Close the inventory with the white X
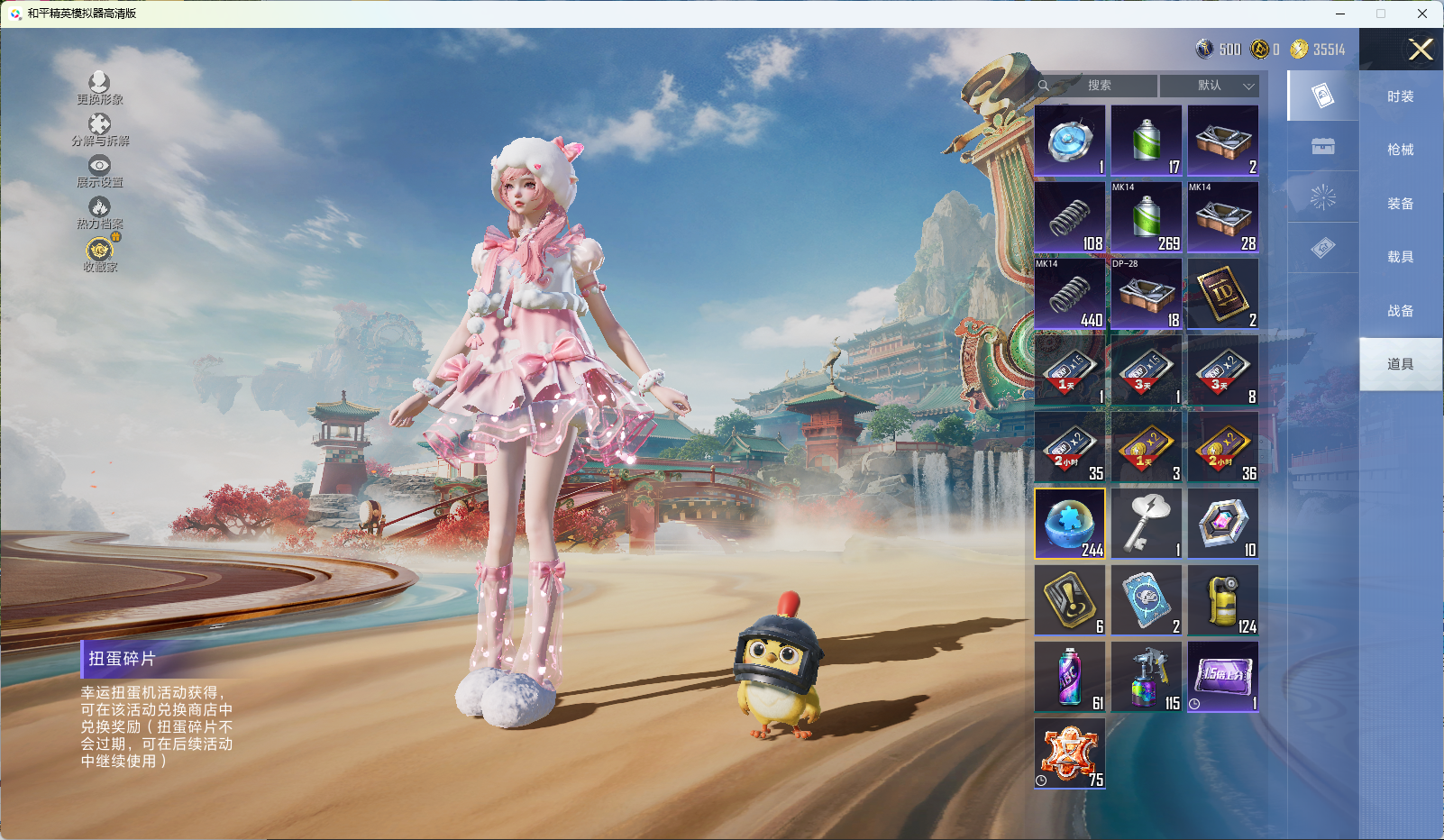Image resolution: width=1444 pixels, height=840 pixels. pos(1421,50)
